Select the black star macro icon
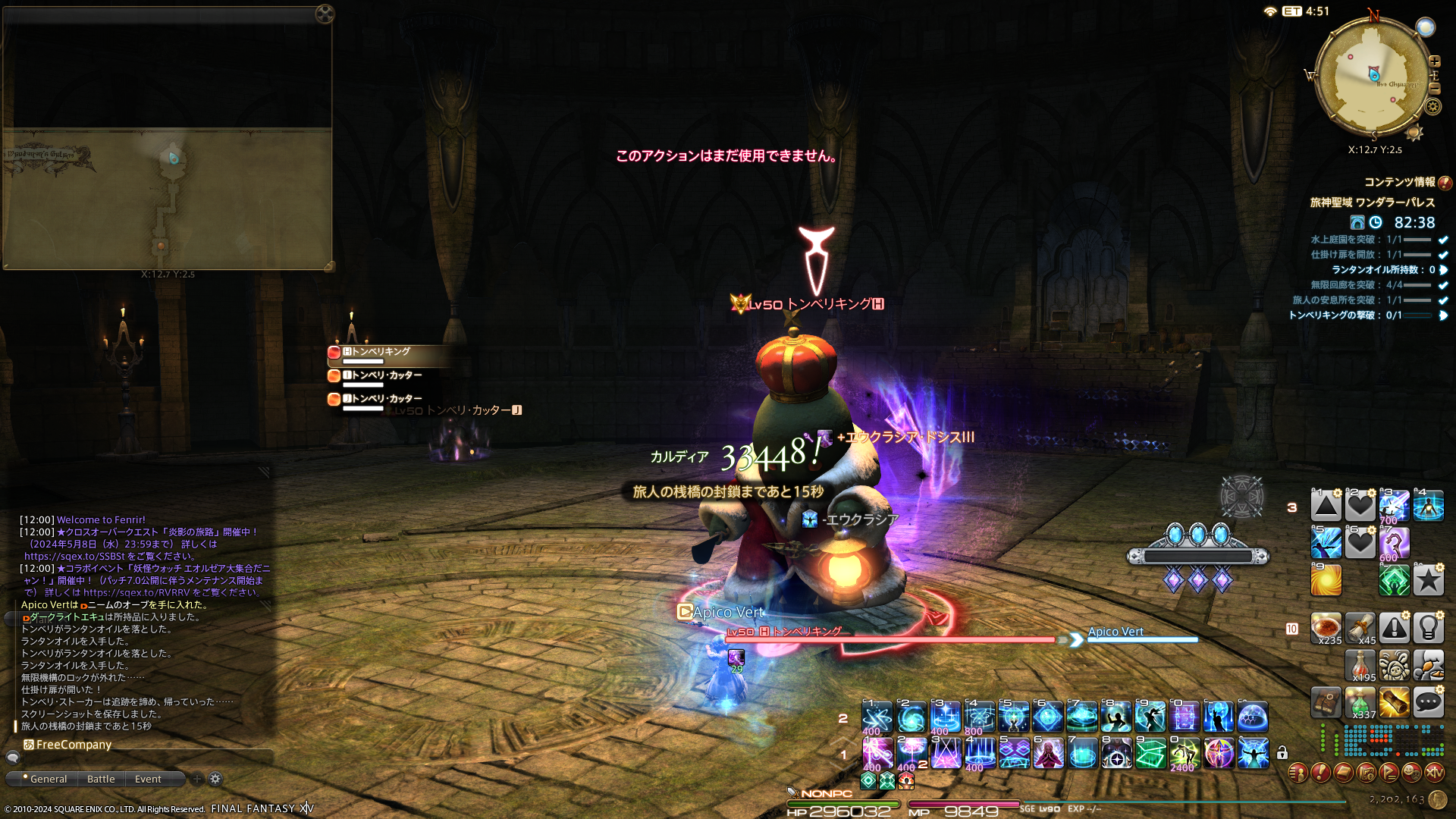This screenshot has height=819, width=1456. tap(1429, 581)
